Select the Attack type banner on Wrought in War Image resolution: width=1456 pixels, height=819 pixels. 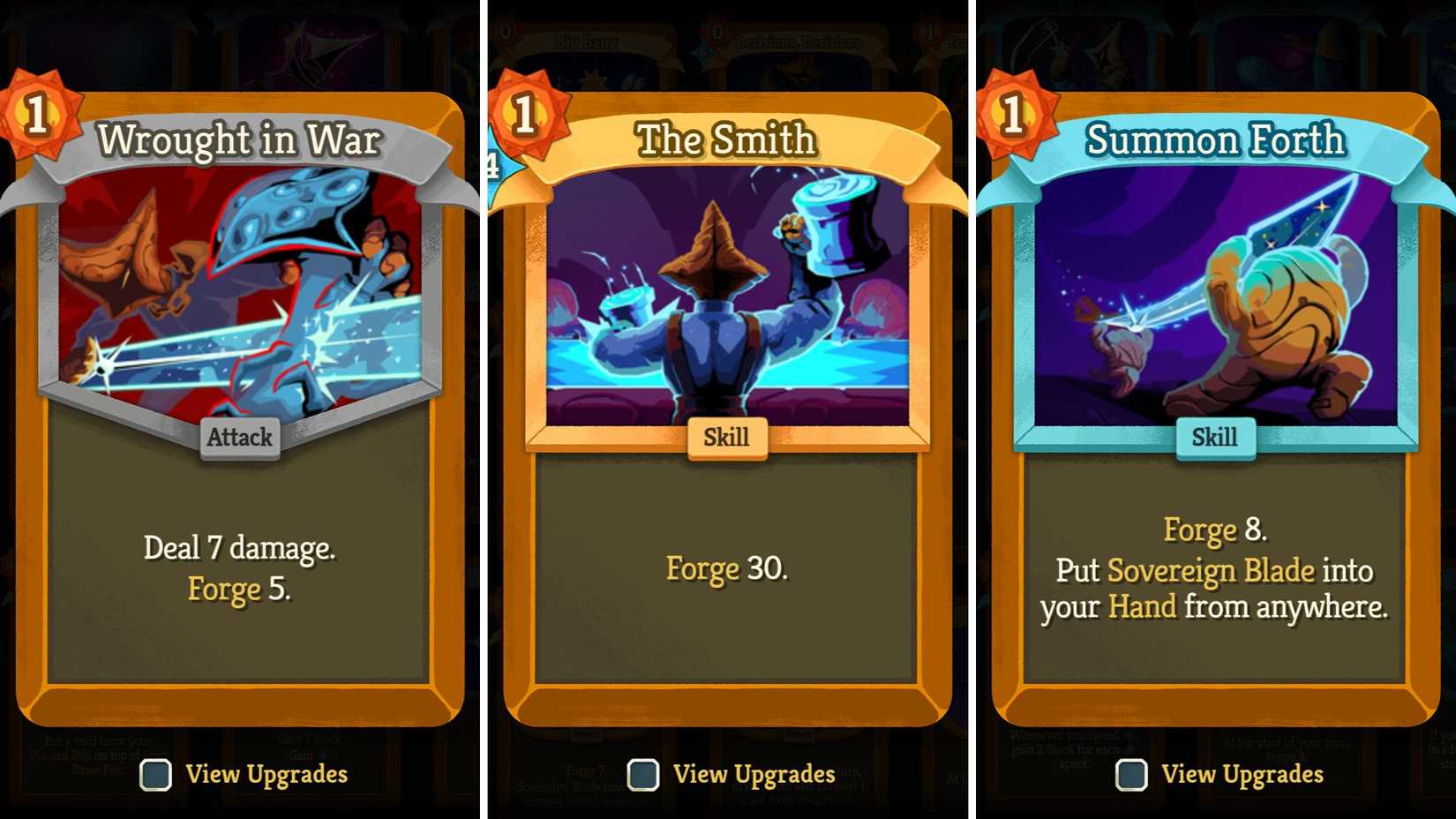(x=239, y=437)
